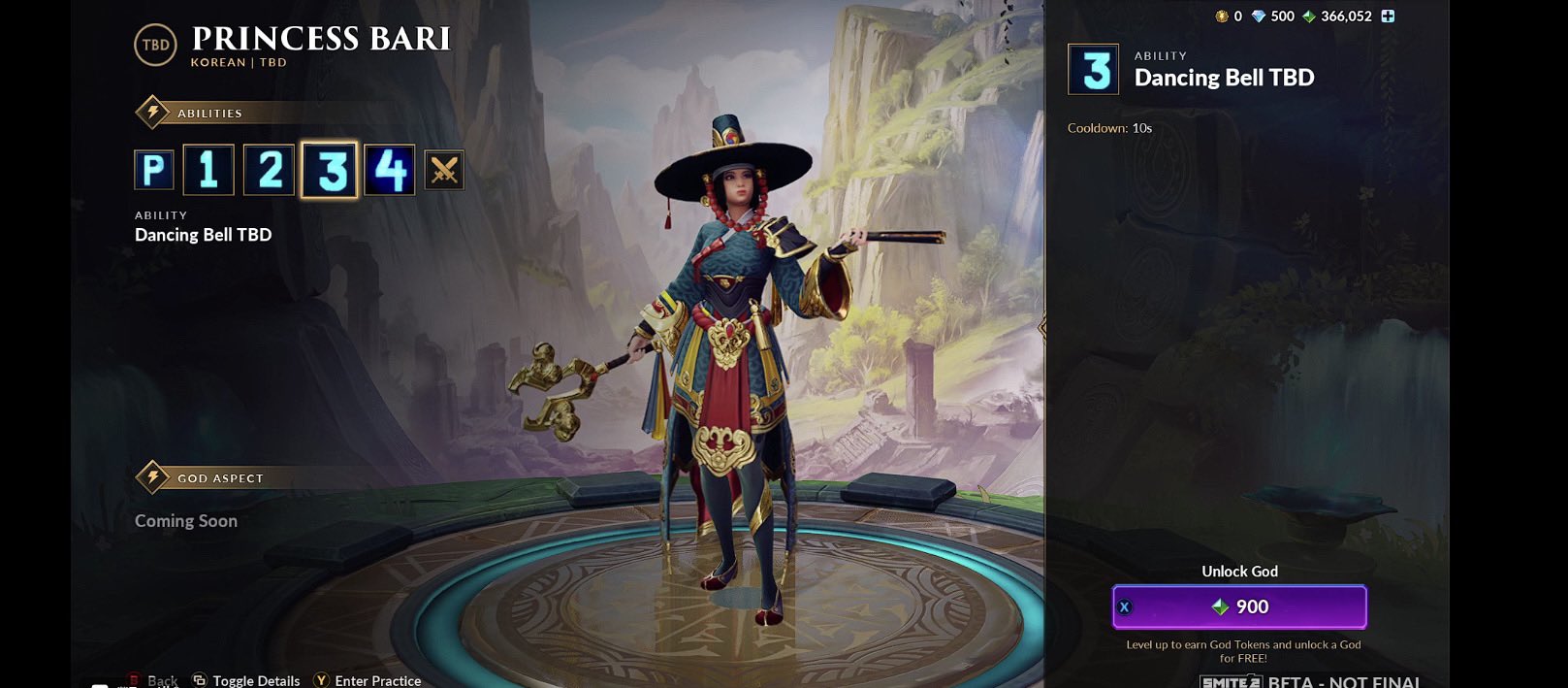Unlock the god for 900 gems
This screenshot has width=1568, height=688.
click(x=1239, y=606)
